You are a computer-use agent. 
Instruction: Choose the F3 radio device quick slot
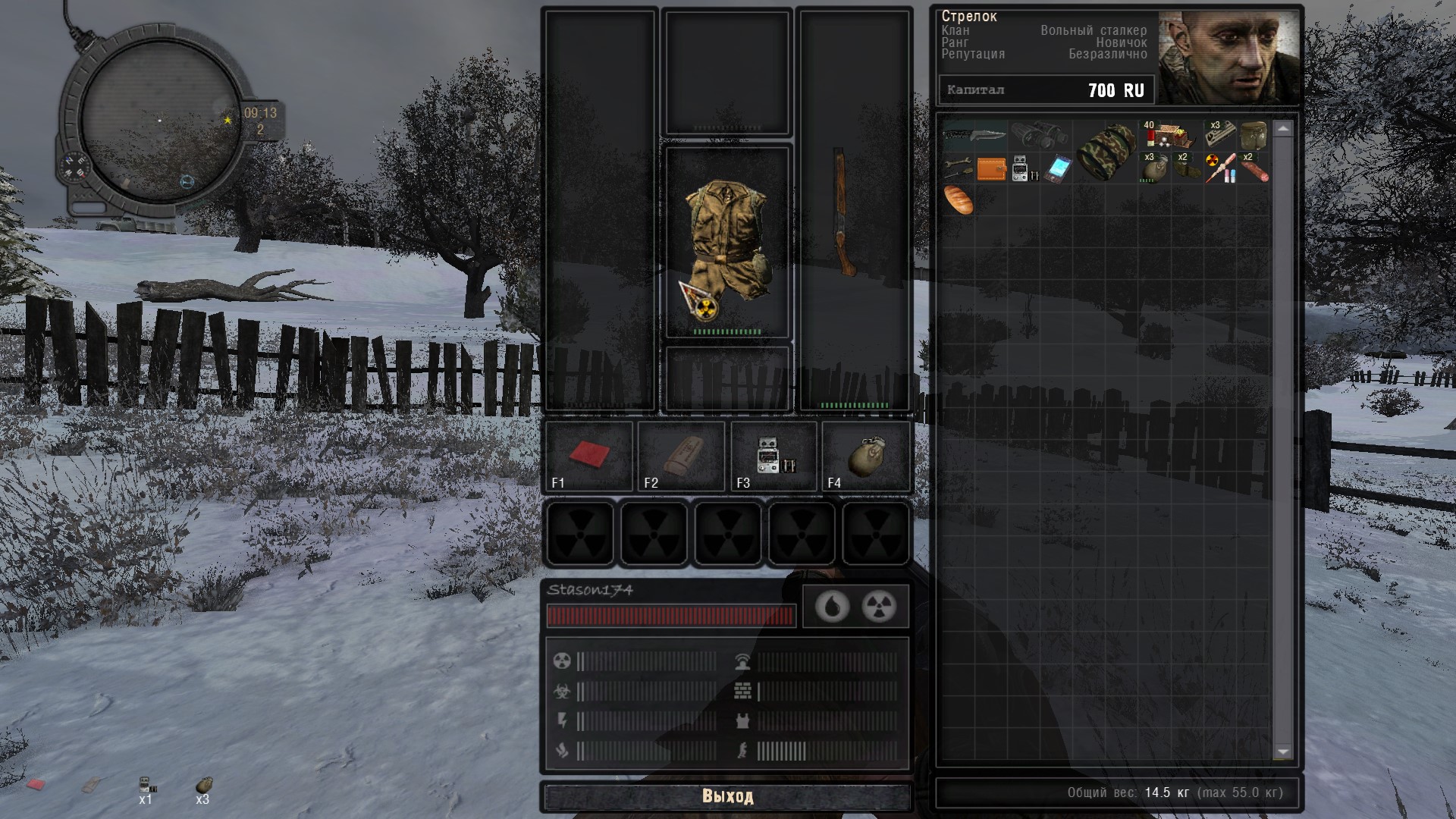point(773,456)
